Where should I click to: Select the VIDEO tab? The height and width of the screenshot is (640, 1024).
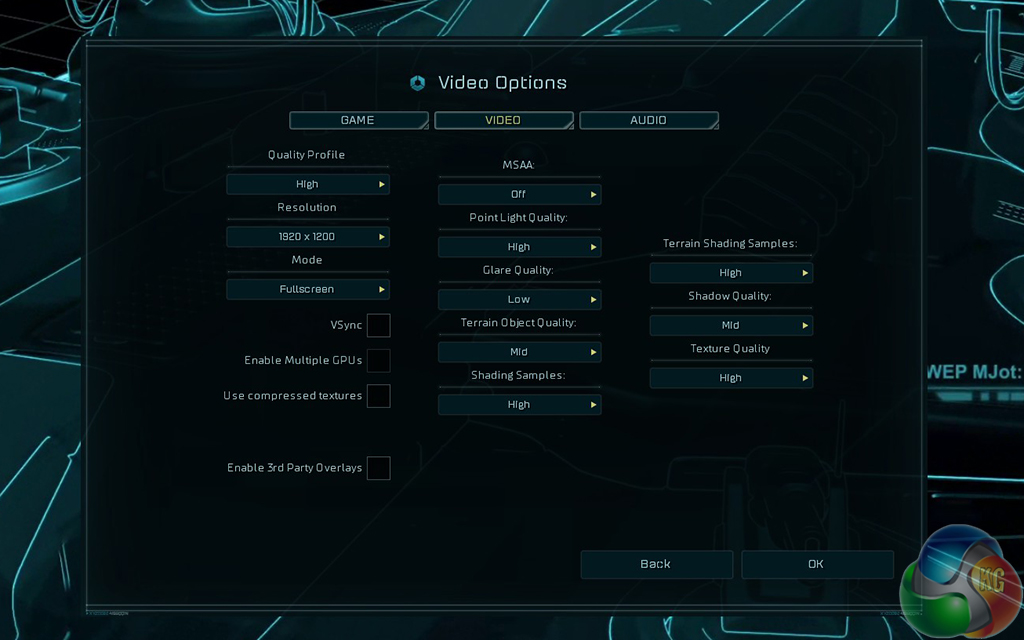(503, 120)
